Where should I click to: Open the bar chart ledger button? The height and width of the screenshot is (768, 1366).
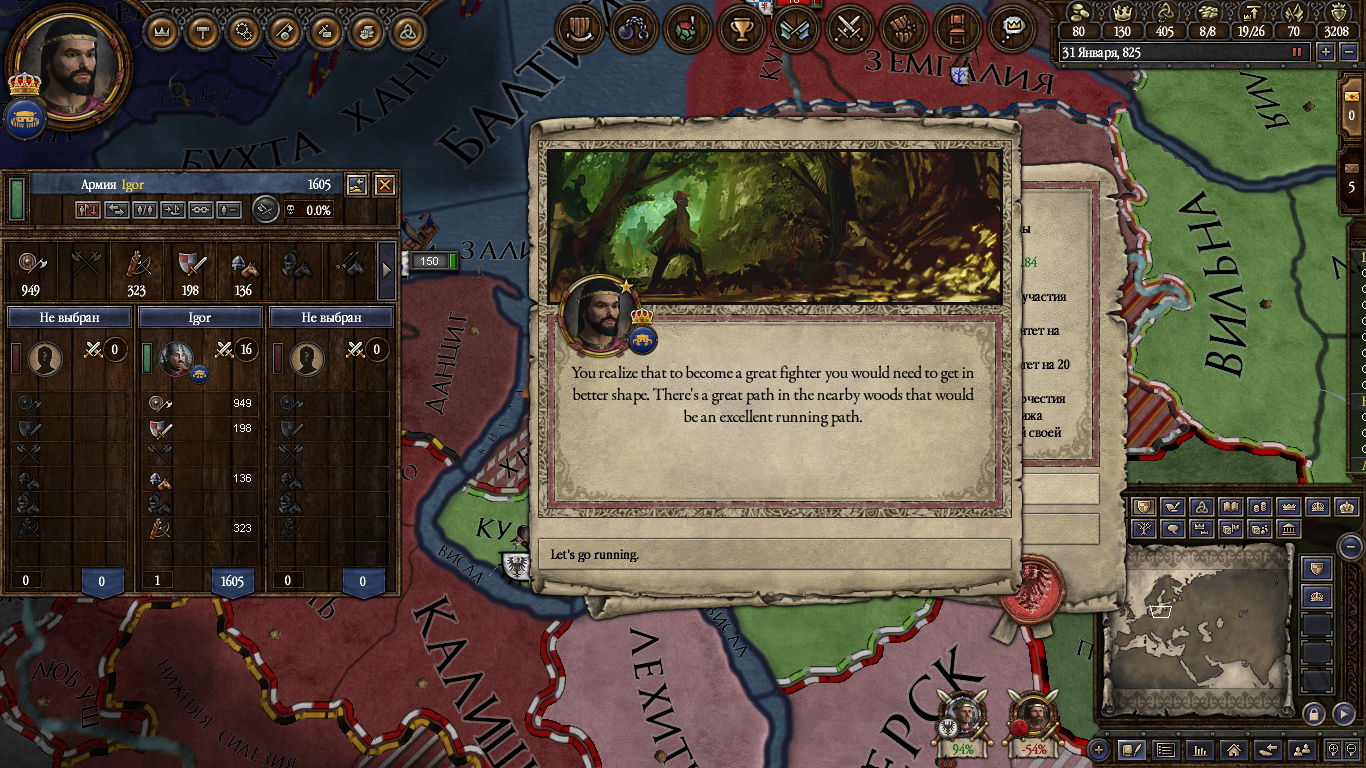[x=1200, y=749]
